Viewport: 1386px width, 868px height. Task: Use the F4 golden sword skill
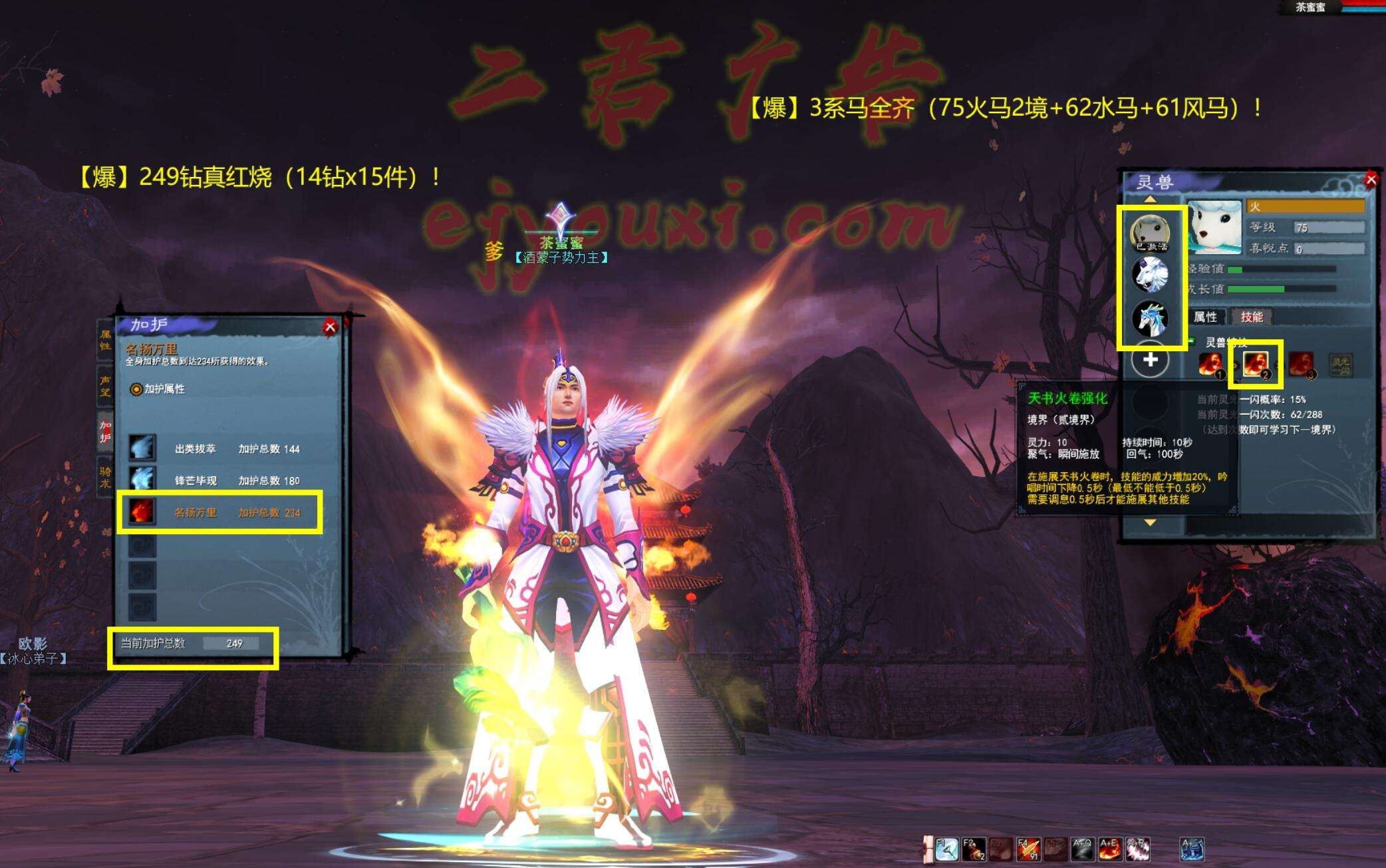[x=1028, y=849]
